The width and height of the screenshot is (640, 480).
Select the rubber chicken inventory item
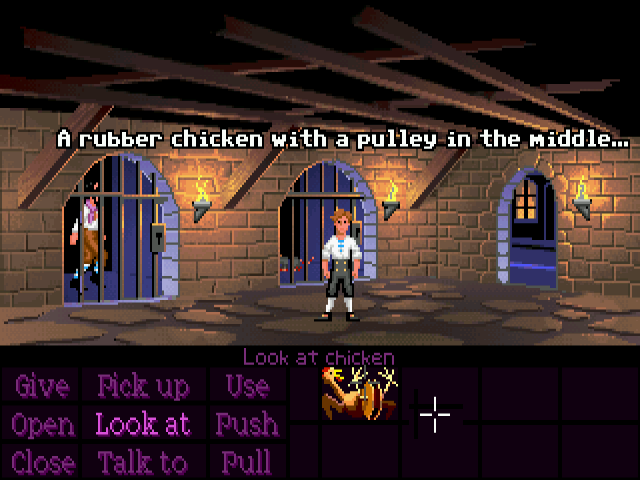coord(357,392)
